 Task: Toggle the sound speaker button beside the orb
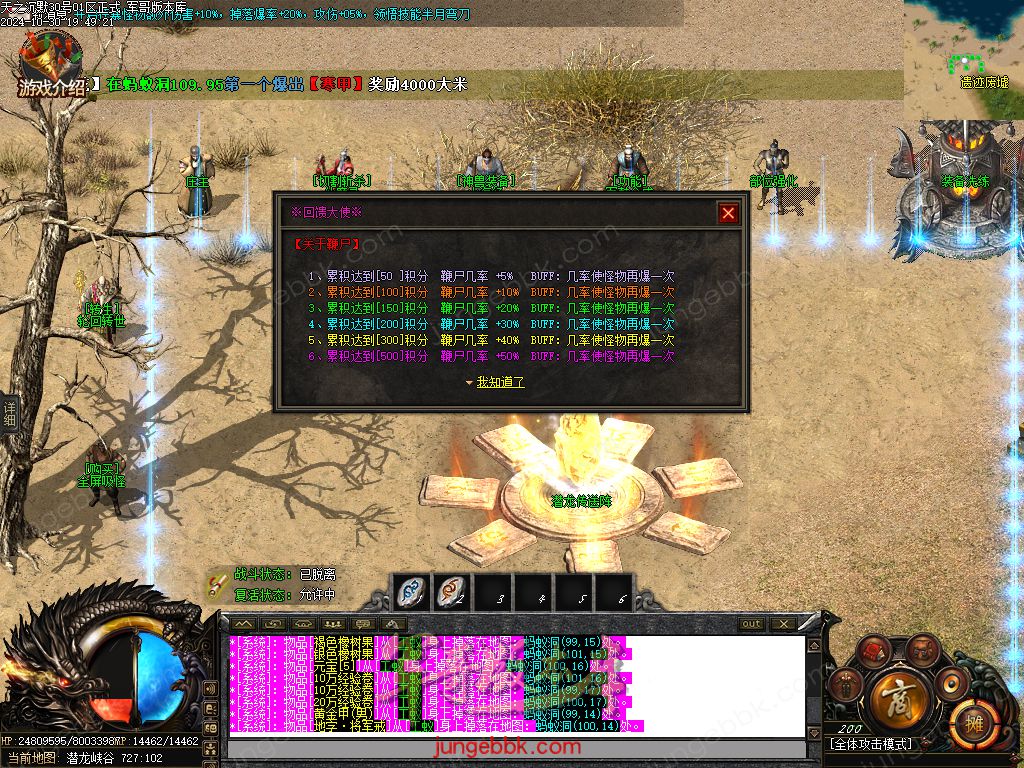pyautogui.click(x=950, y=683)
